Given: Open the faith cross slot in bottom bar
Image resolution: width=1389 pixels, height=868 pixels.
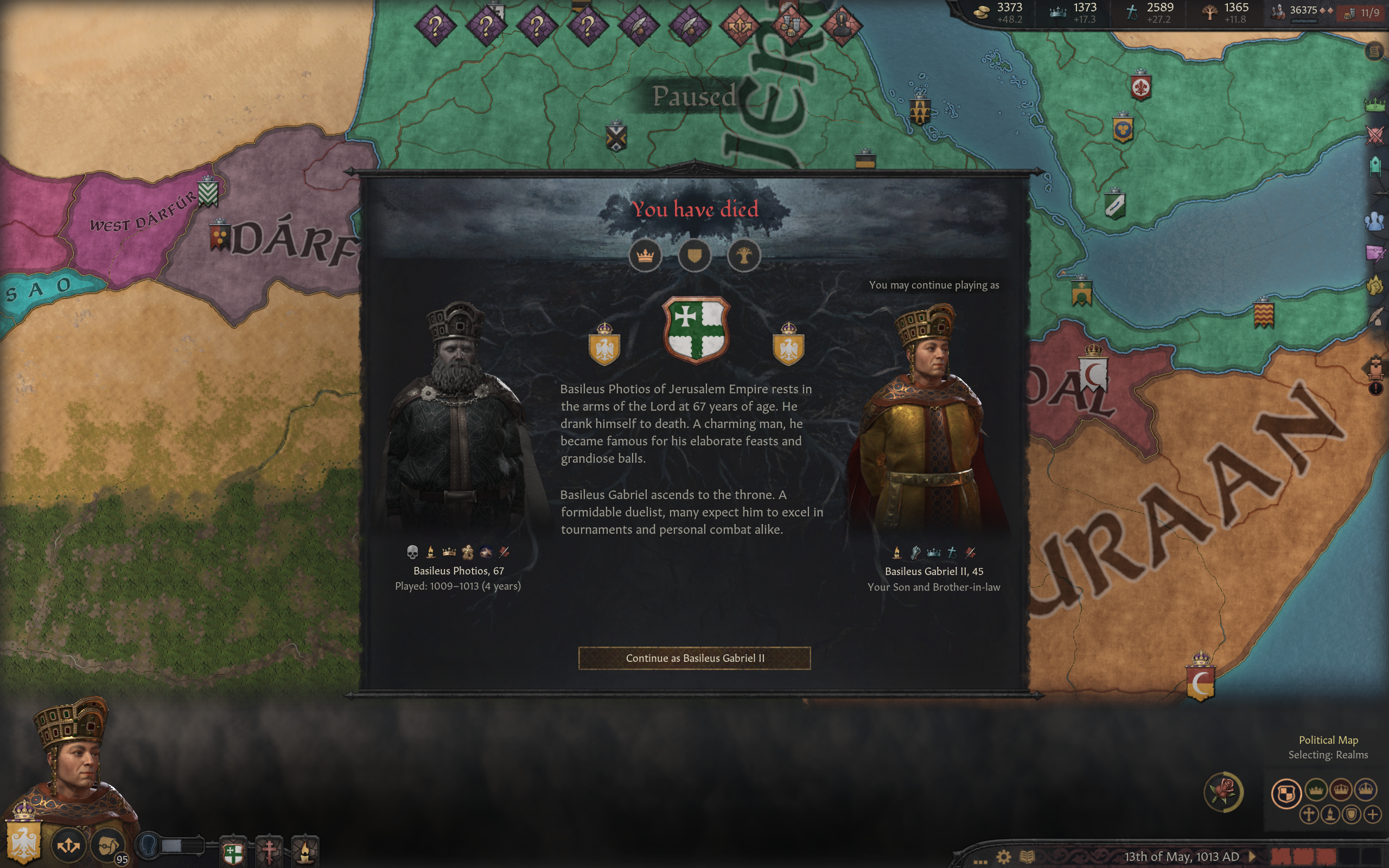Looking at the screenshot, I should [x=269, y=851].
